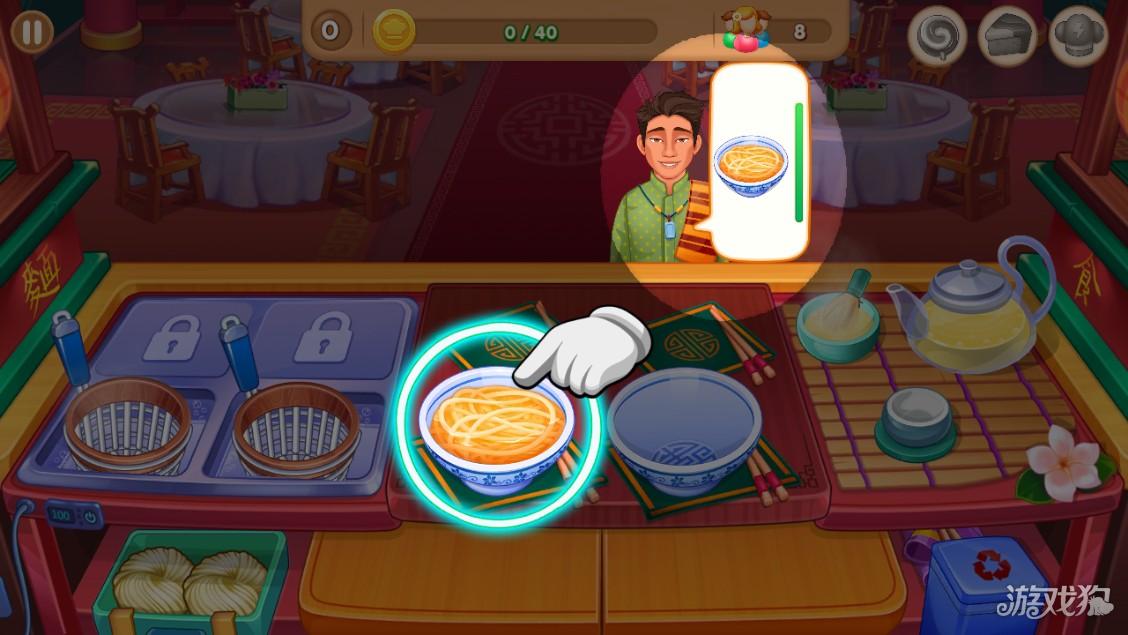Screen dimensions: 1128x635
Task: Use the cake slice booster
Action: 1006,37
